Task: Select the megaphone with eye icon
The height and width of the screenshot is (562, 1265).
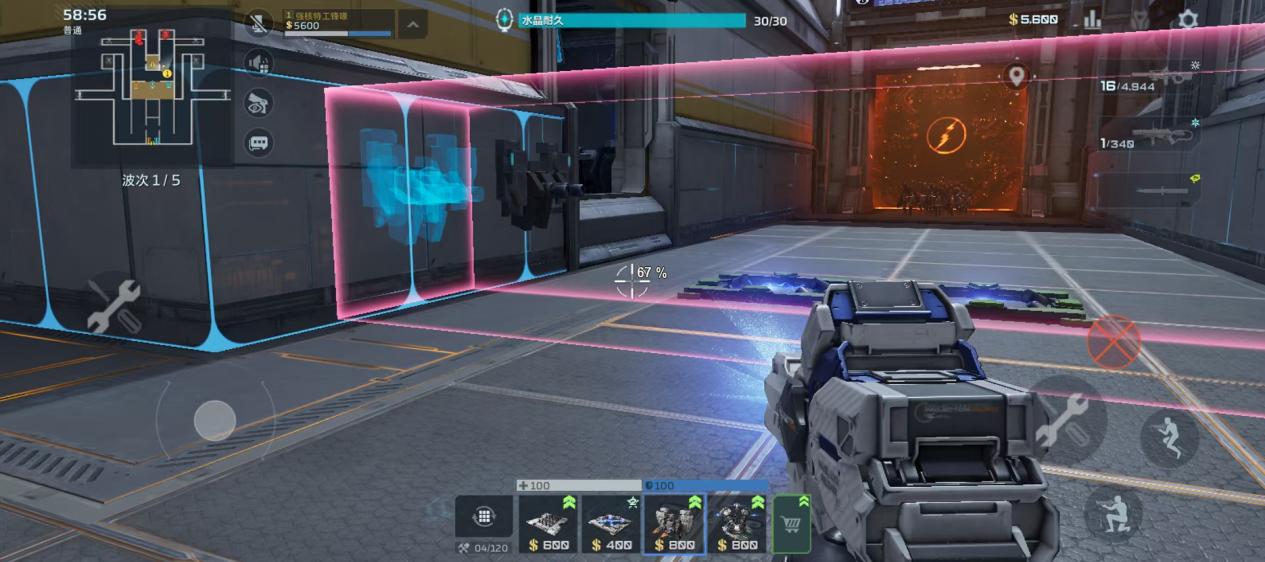Action: coord(259,102)
